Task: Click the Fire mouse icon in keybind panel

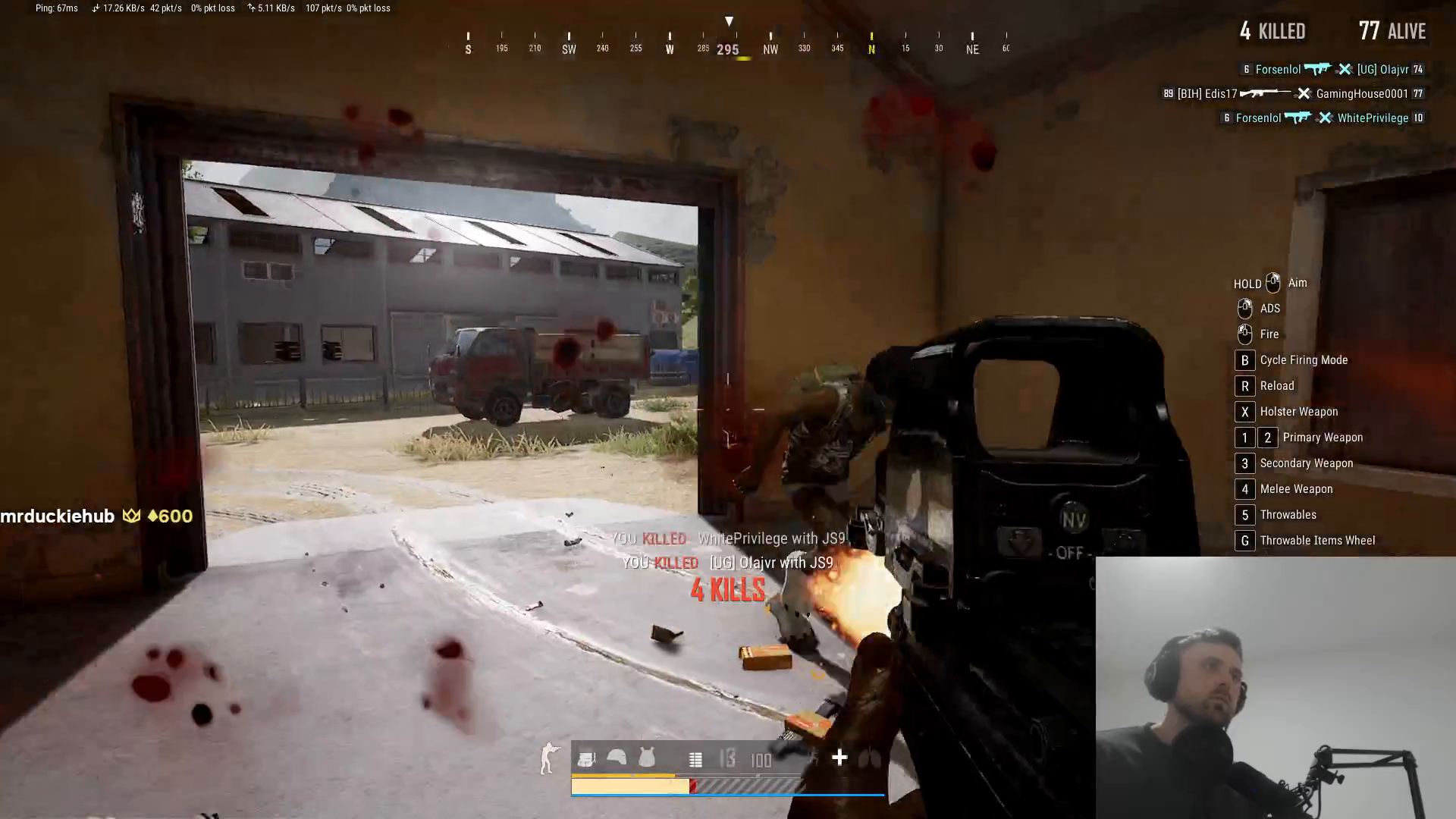Action: pos(1245,334)
